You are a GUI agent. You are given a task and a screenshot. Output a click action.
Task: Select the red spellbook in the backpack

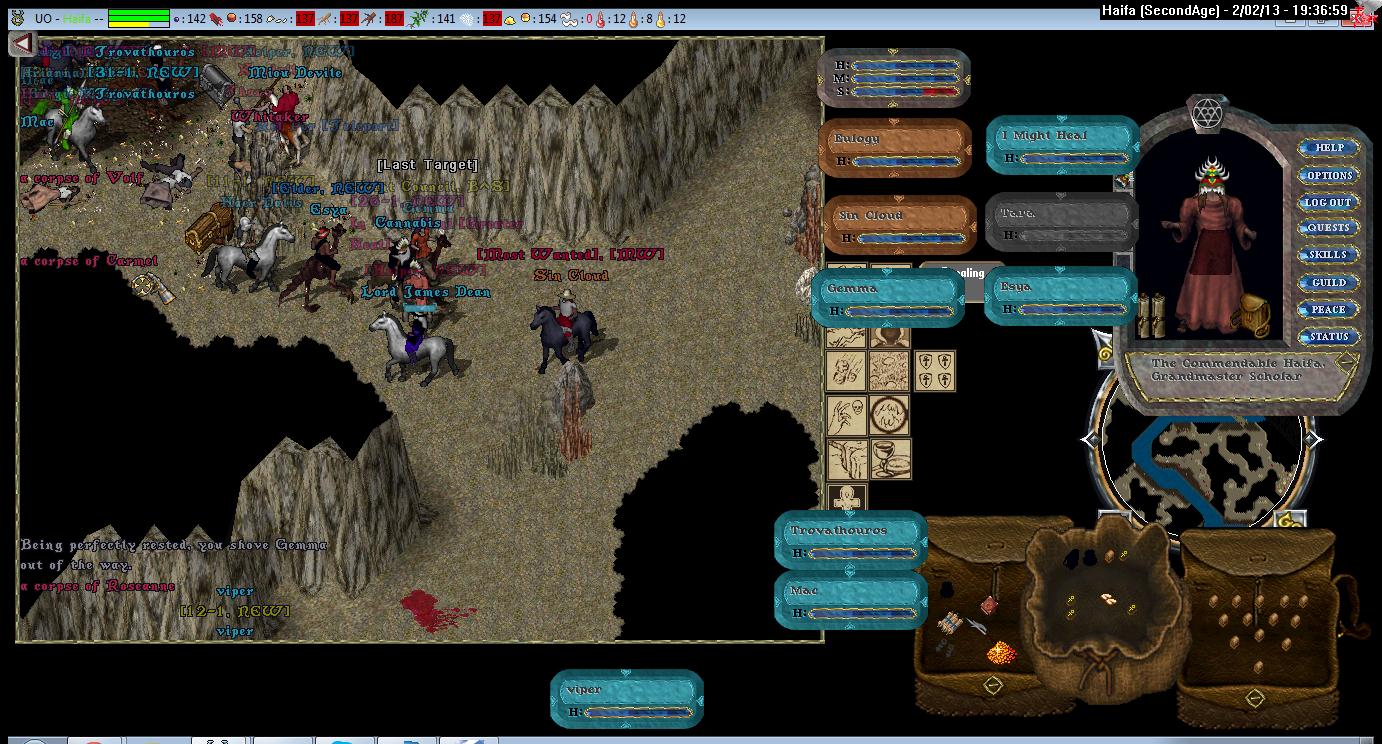tap(988, 604)
